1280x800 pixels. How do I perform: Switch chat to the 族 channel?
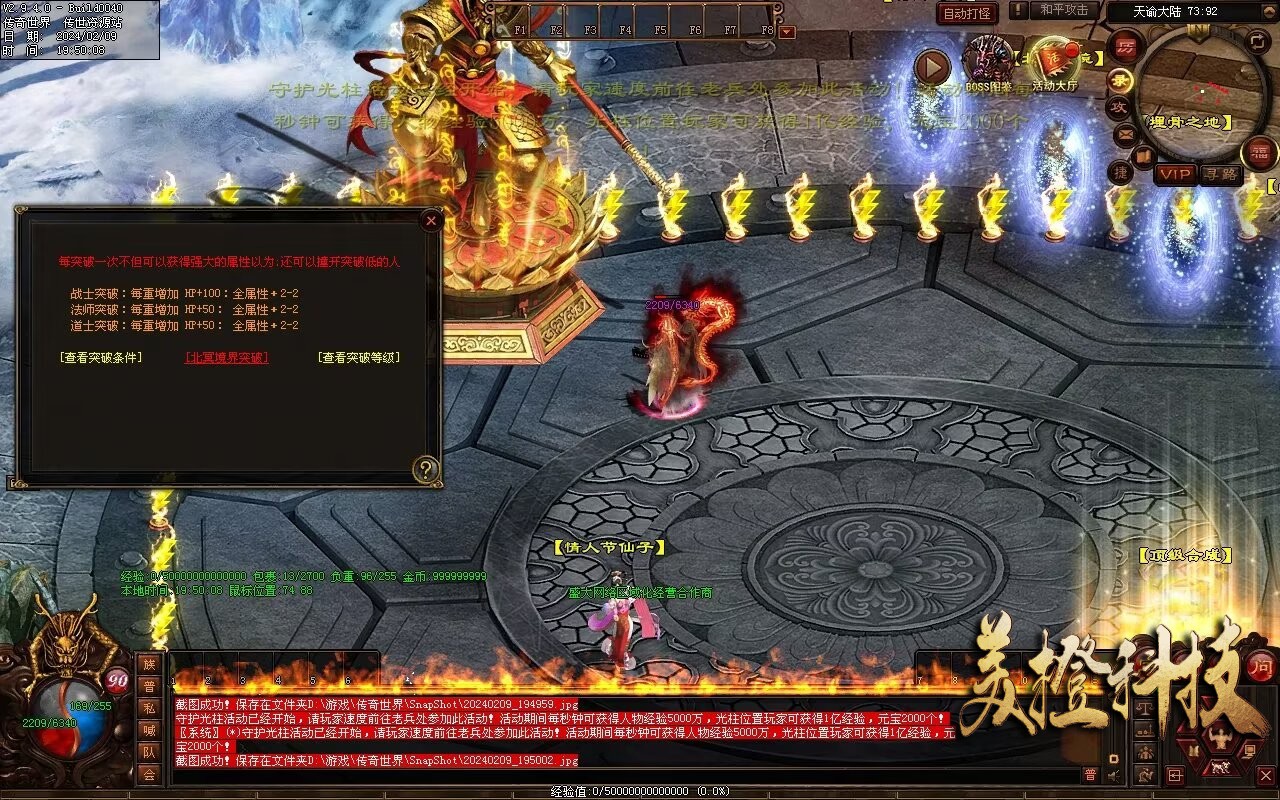click(x=149, y=665)
